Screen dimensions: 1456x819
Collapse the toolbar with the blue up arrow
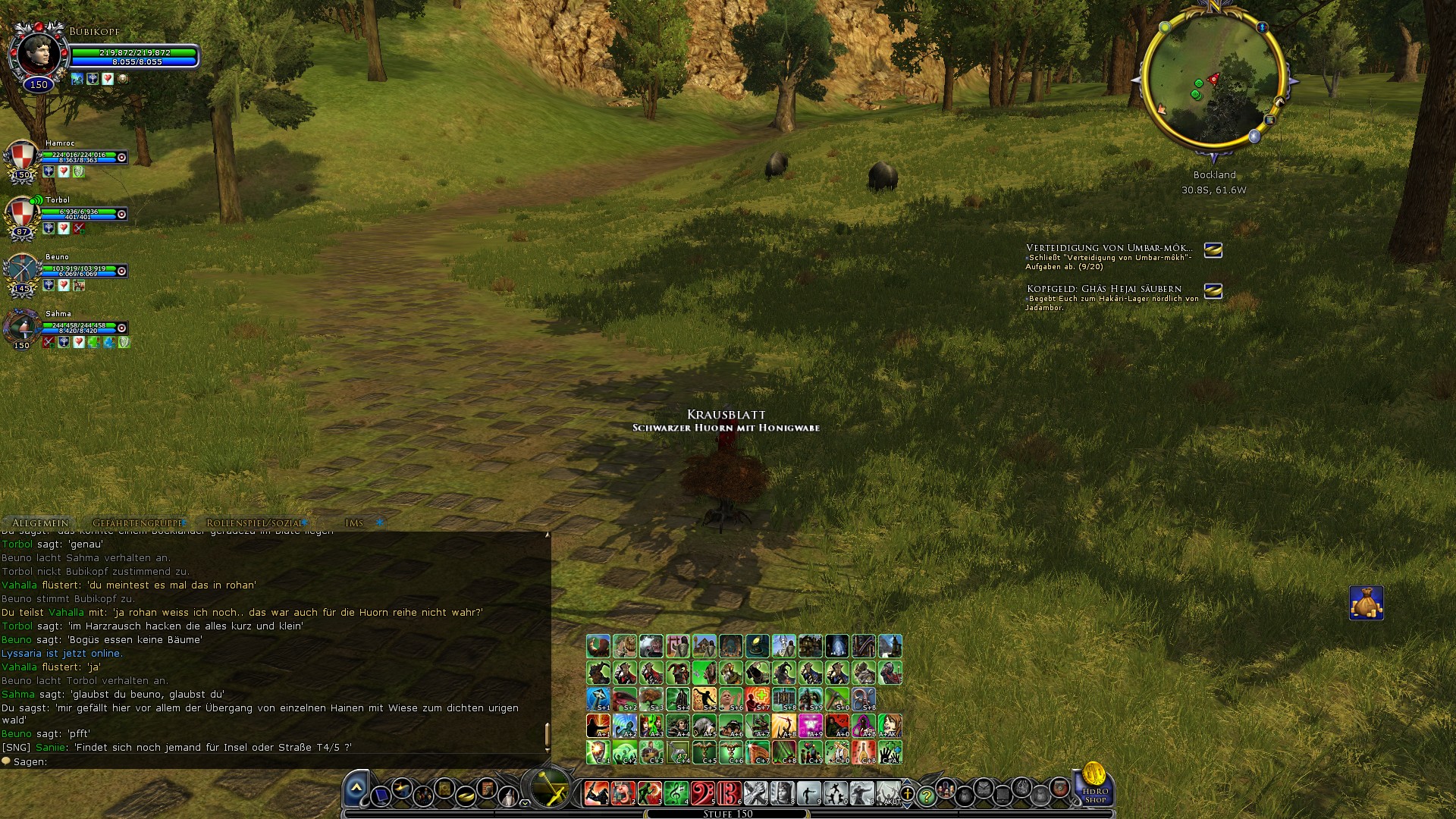point(356,789)
